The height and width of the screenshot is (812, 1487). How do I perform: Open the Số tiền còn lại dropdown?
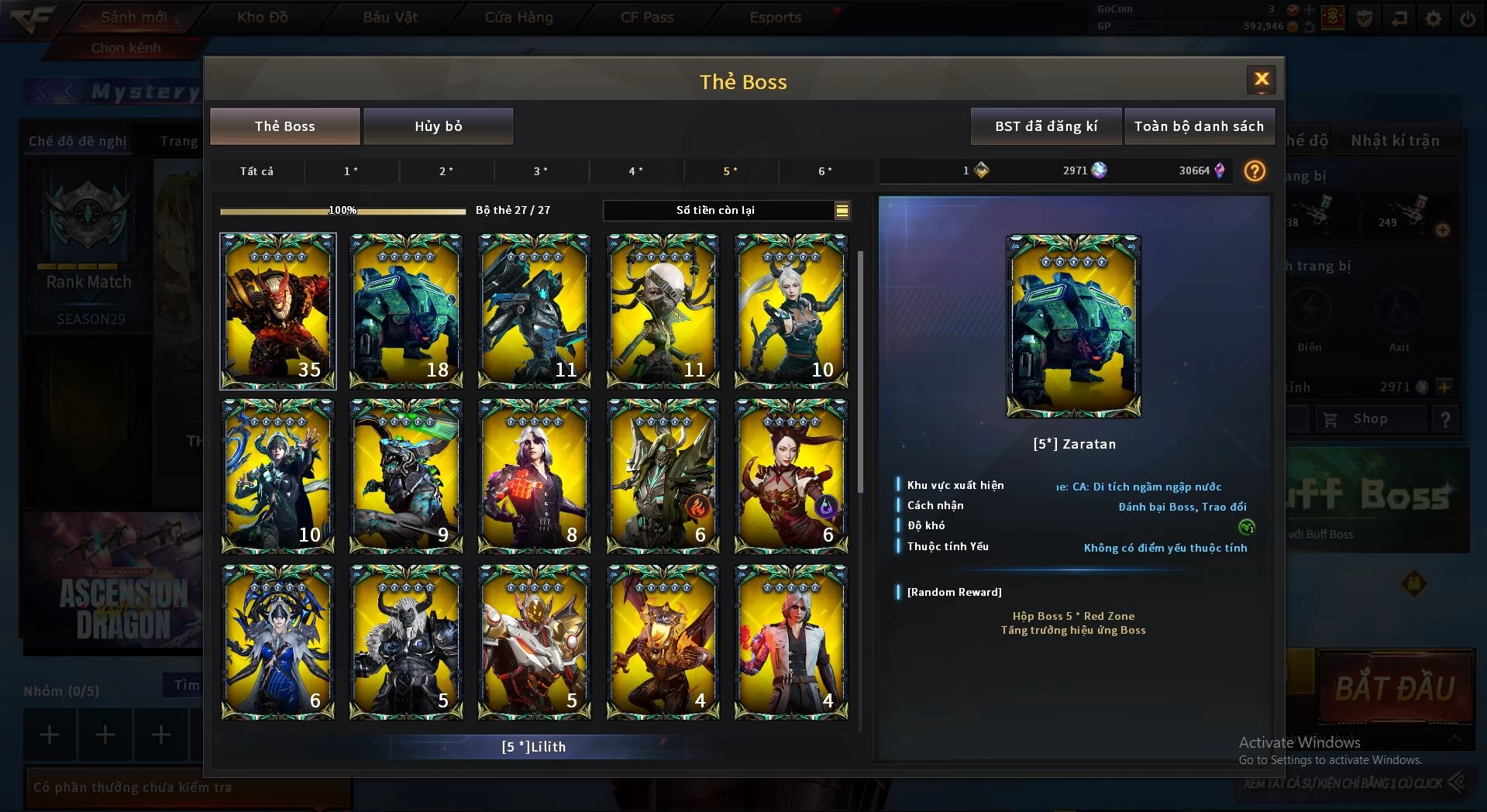click(842, 210)
